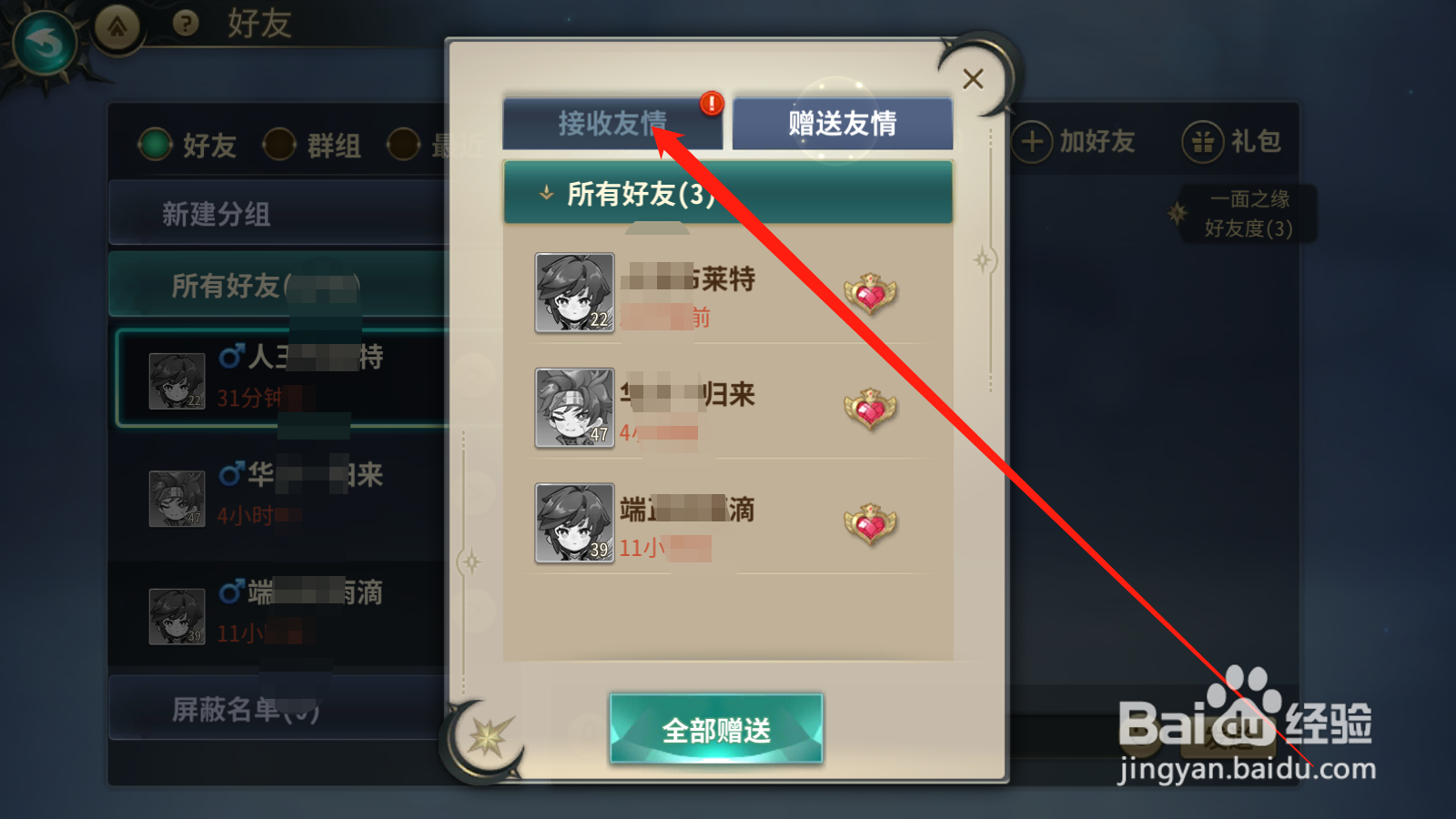Image resolution: width=1456 pixels, height=819 pixels.
Task: Open the 礼包 gift pack icon
Action: (1203, 141)
